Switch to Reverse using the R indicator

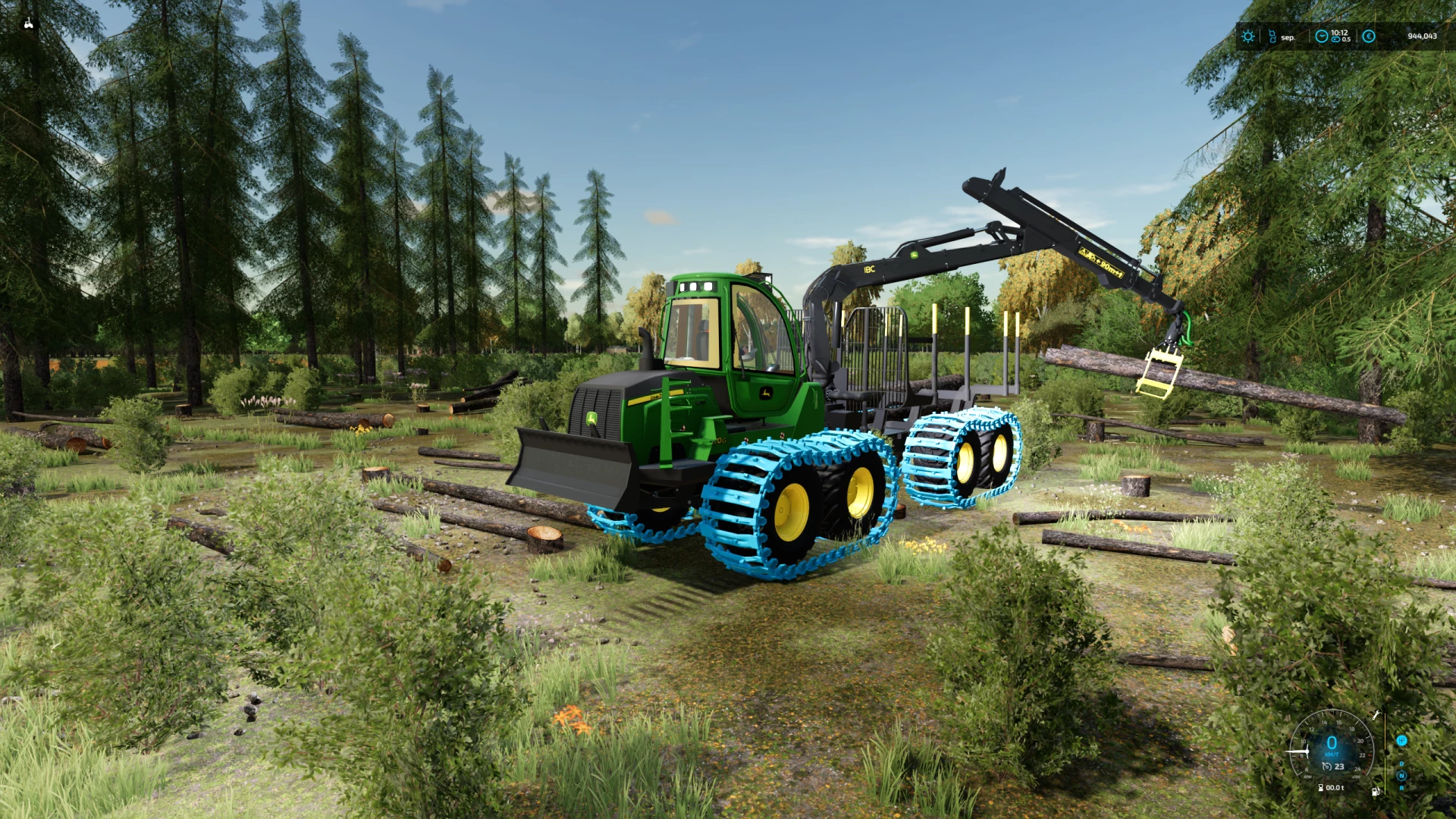pos(1401,789)
